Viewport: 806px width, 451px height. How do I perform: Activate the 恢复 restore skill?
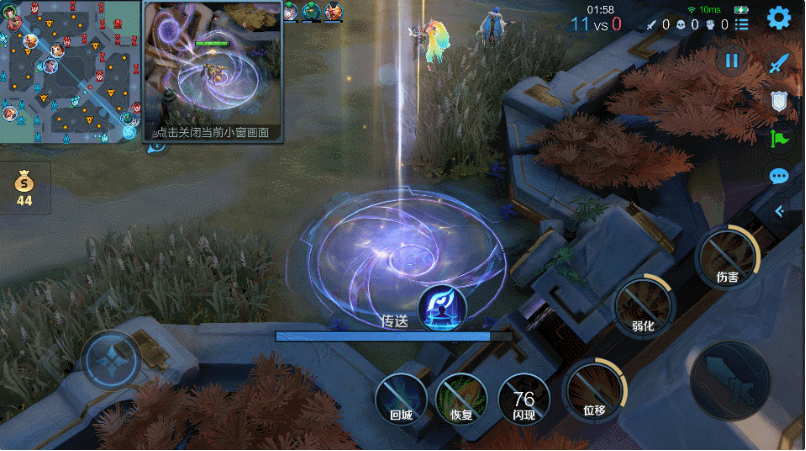(461, 398)
